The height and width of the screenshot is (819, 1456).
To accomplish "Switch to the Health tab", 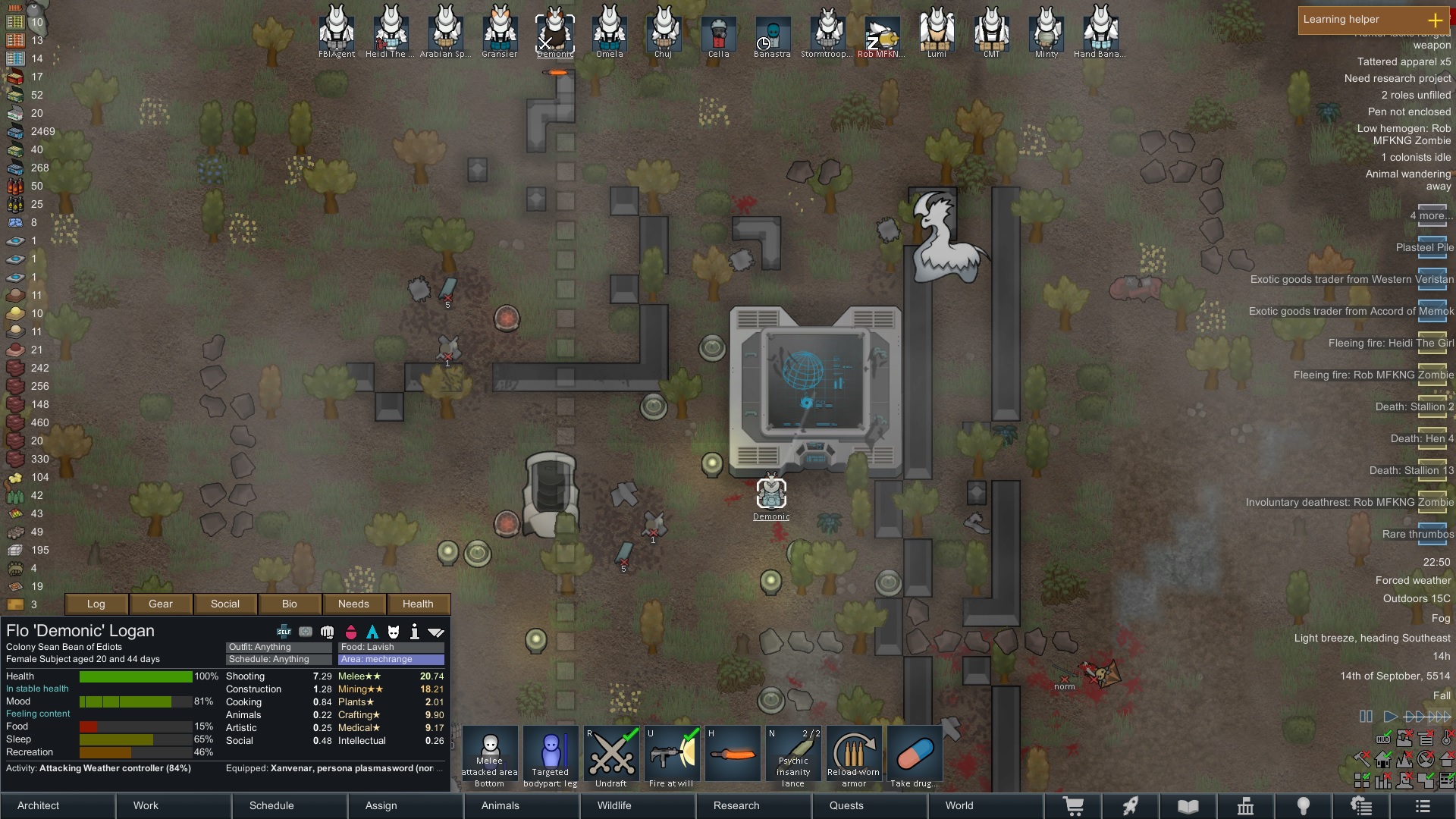I will tap(418, 604).
